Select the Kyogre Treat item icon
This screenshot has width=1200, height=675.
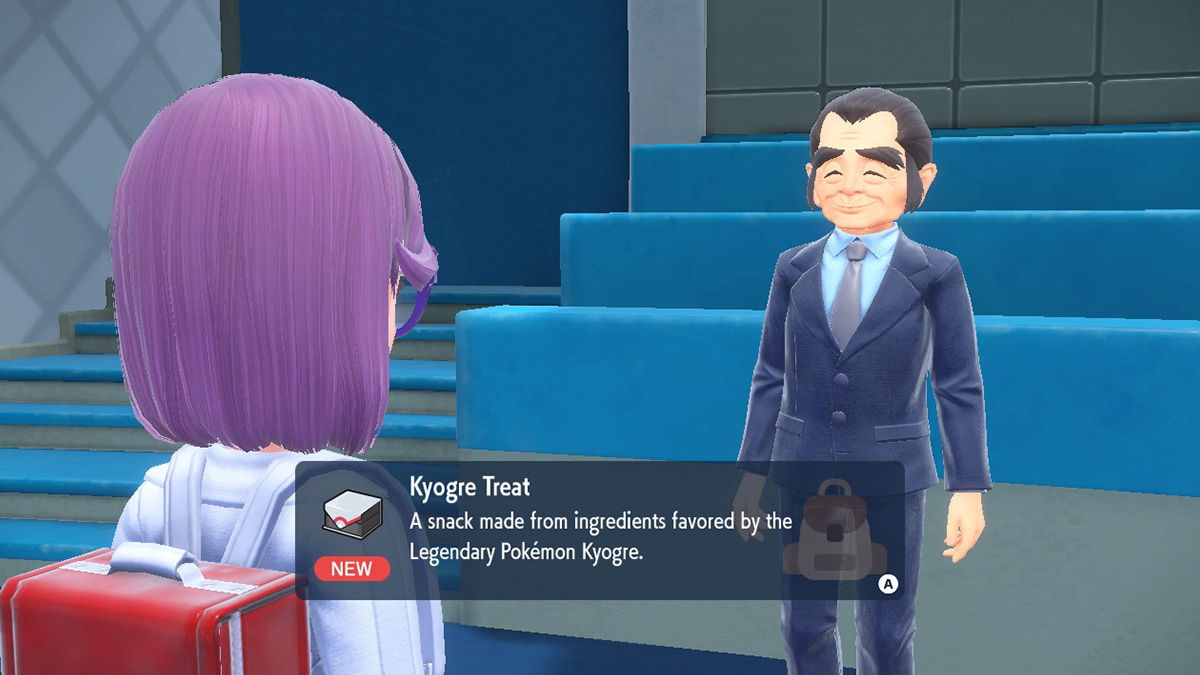pyautogui.click(x=350, y=516)
